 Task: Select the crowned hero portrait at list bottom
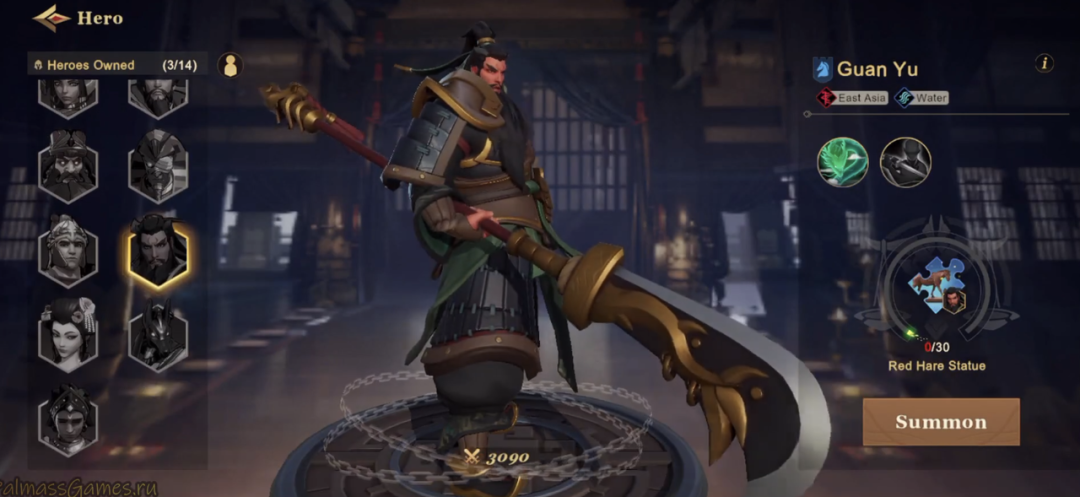[68, 418]
